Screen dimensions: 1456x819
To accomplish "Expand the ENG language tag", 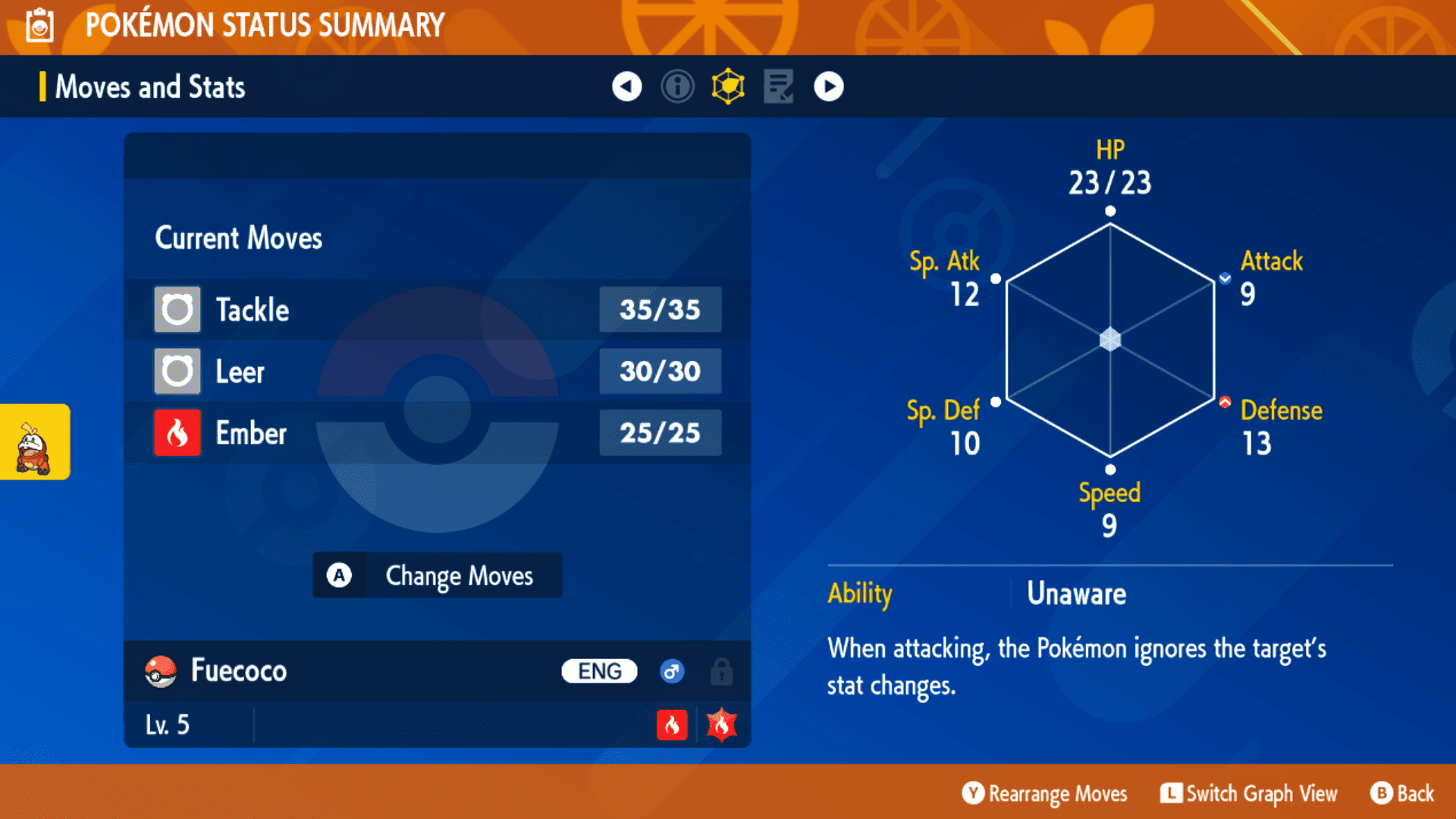I will [598, 671].
